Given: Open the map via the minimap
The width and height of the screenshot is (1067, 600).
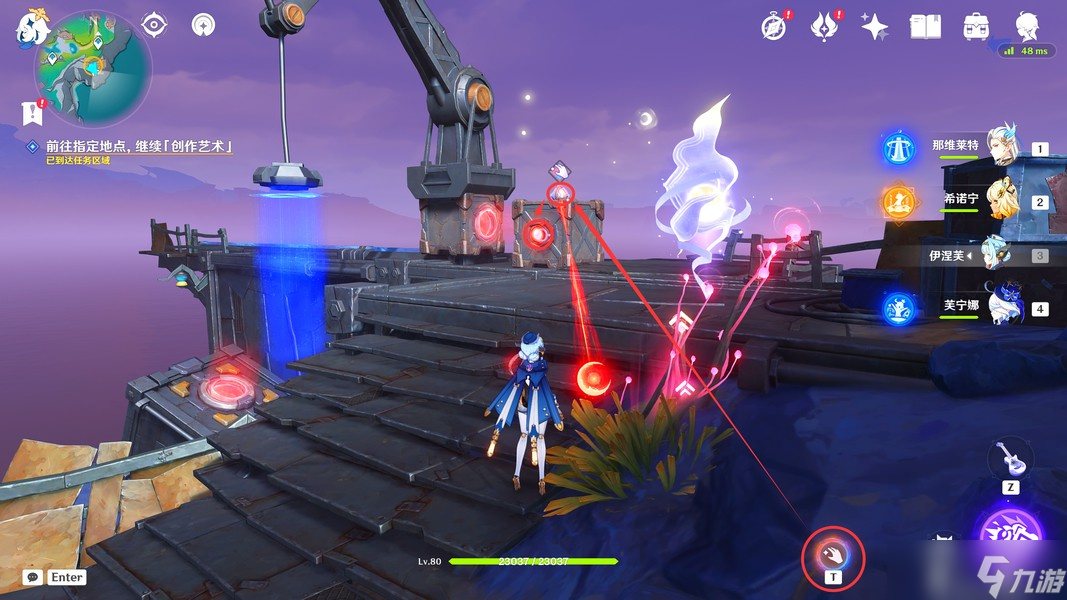Looking at the screenshot, I should [93, 70].
